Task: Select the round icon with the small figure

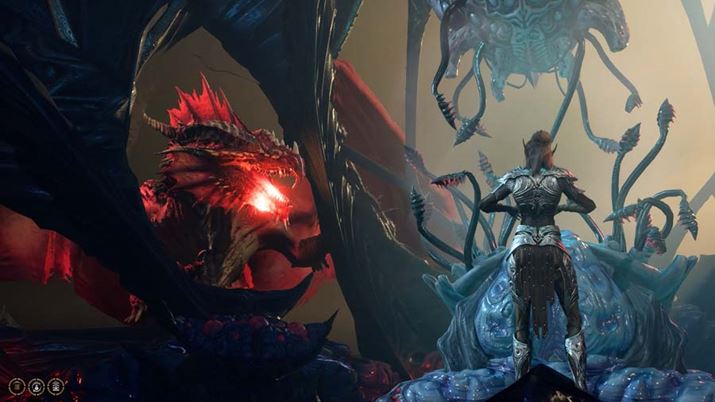Action: click(36, 386)
